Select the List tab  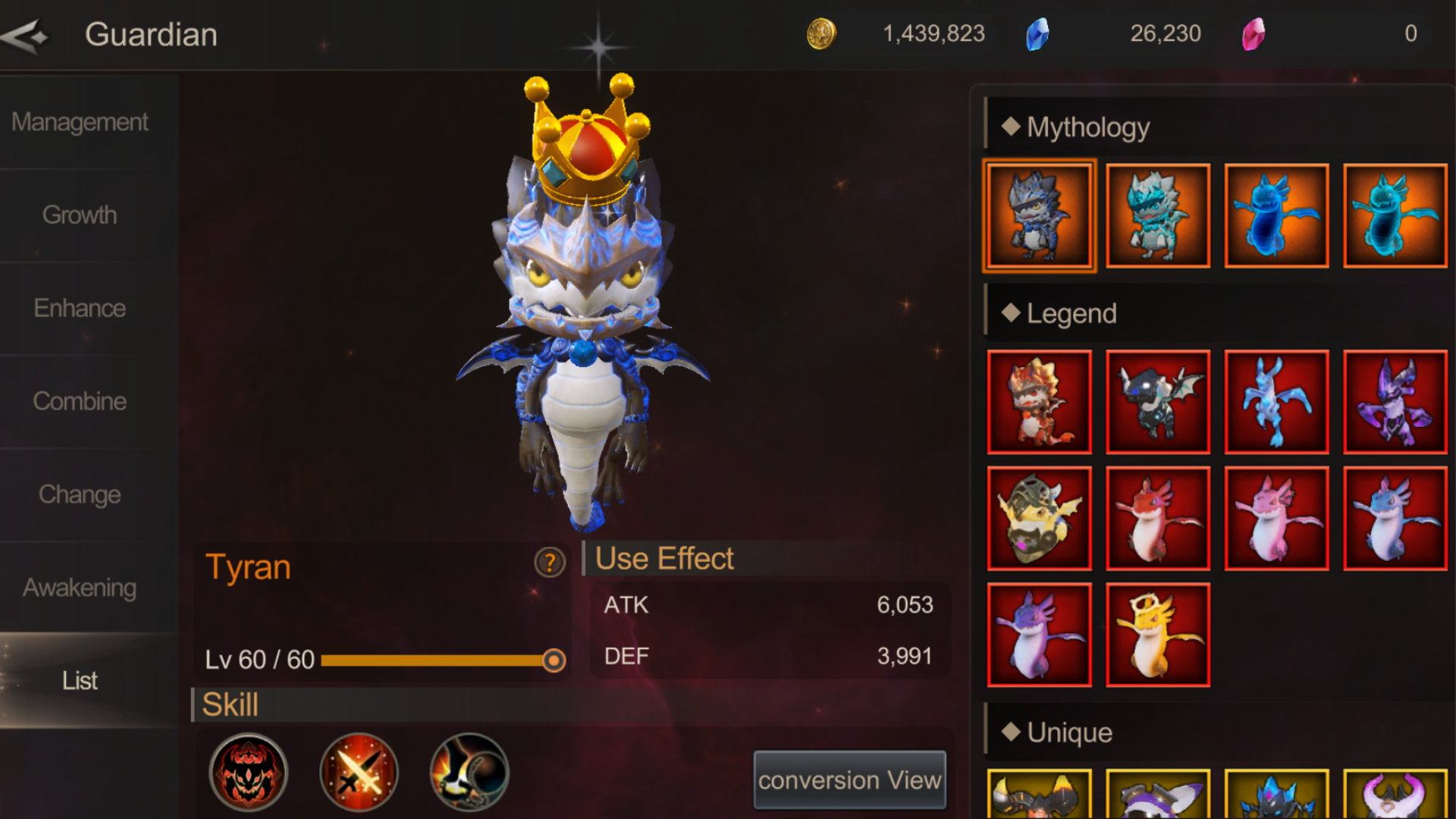(x=80, y=681)
